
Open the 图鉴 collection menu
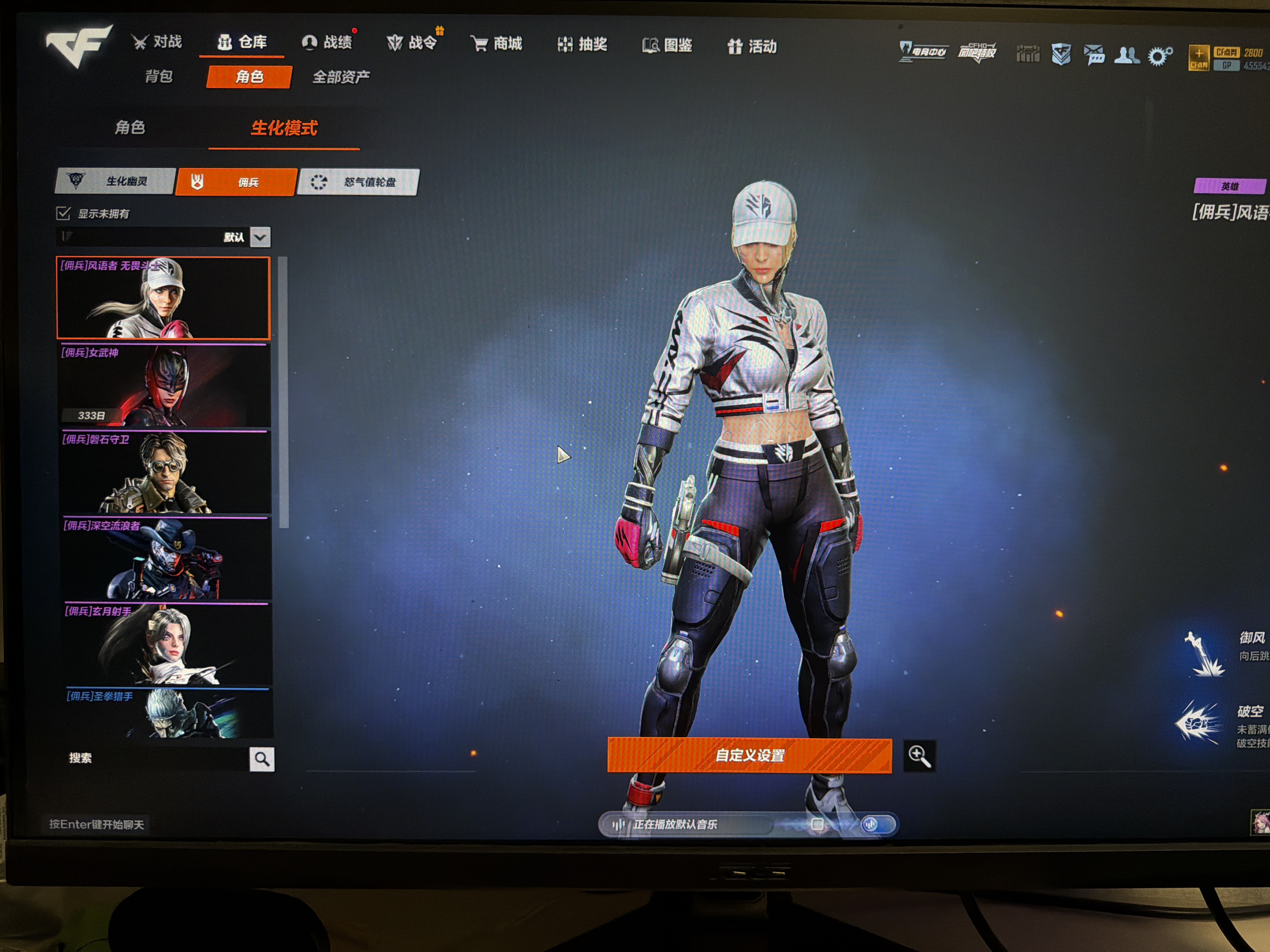pos(668,45)
